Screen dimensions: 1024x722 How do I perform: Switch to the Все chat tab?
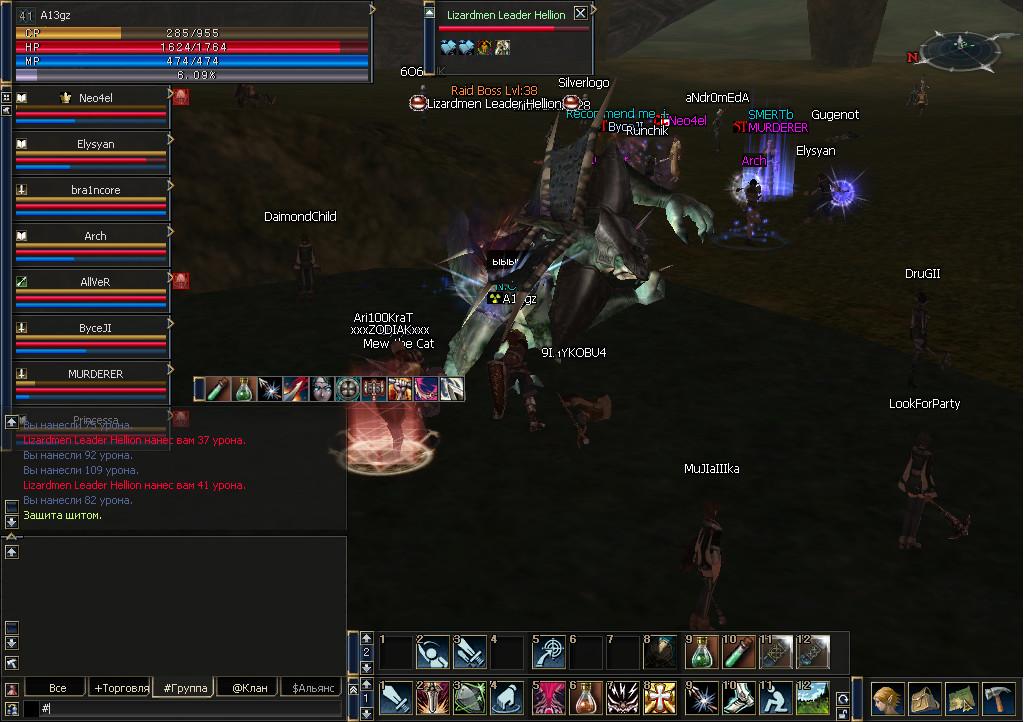click(57, 688)
